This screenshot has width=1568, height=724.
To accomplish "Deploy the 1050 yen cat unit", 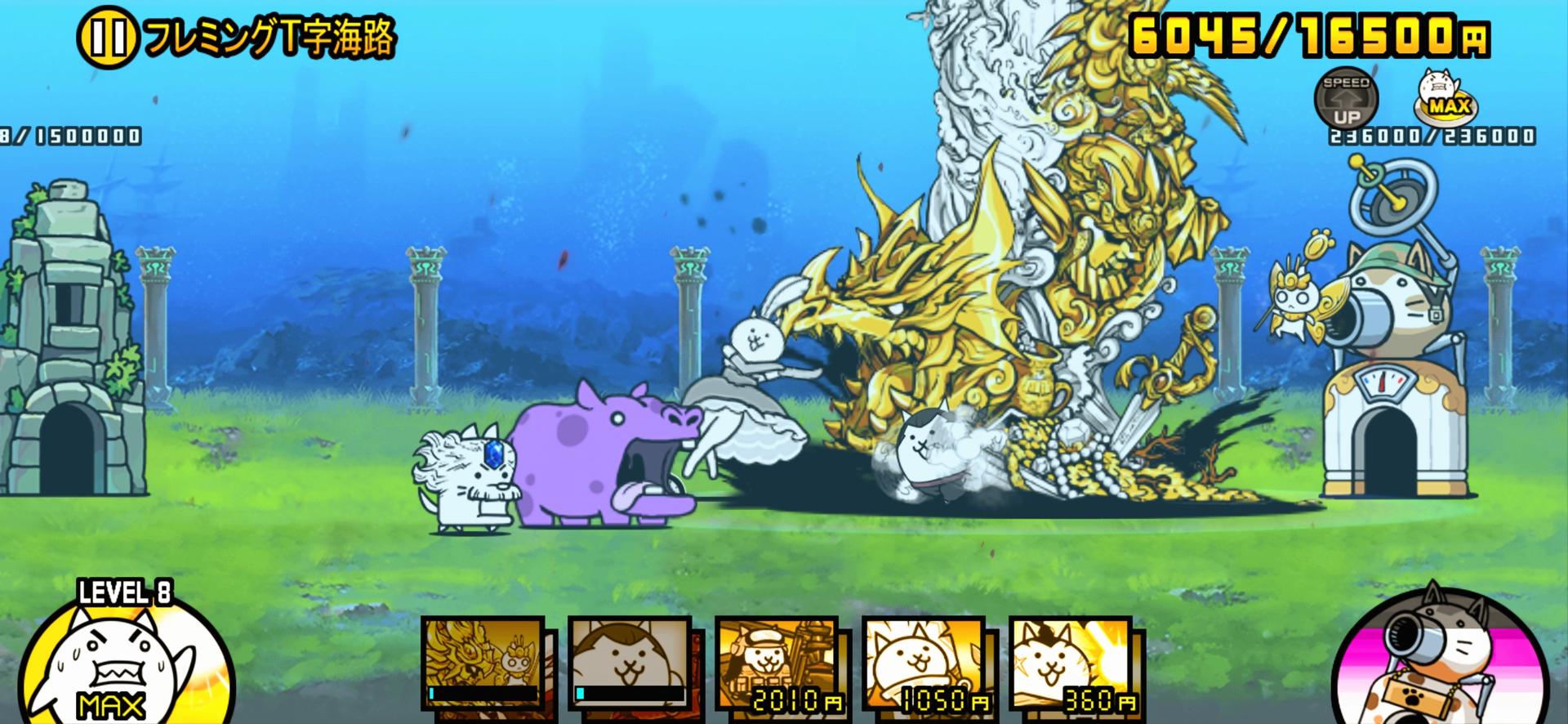I will coord(924,664).
